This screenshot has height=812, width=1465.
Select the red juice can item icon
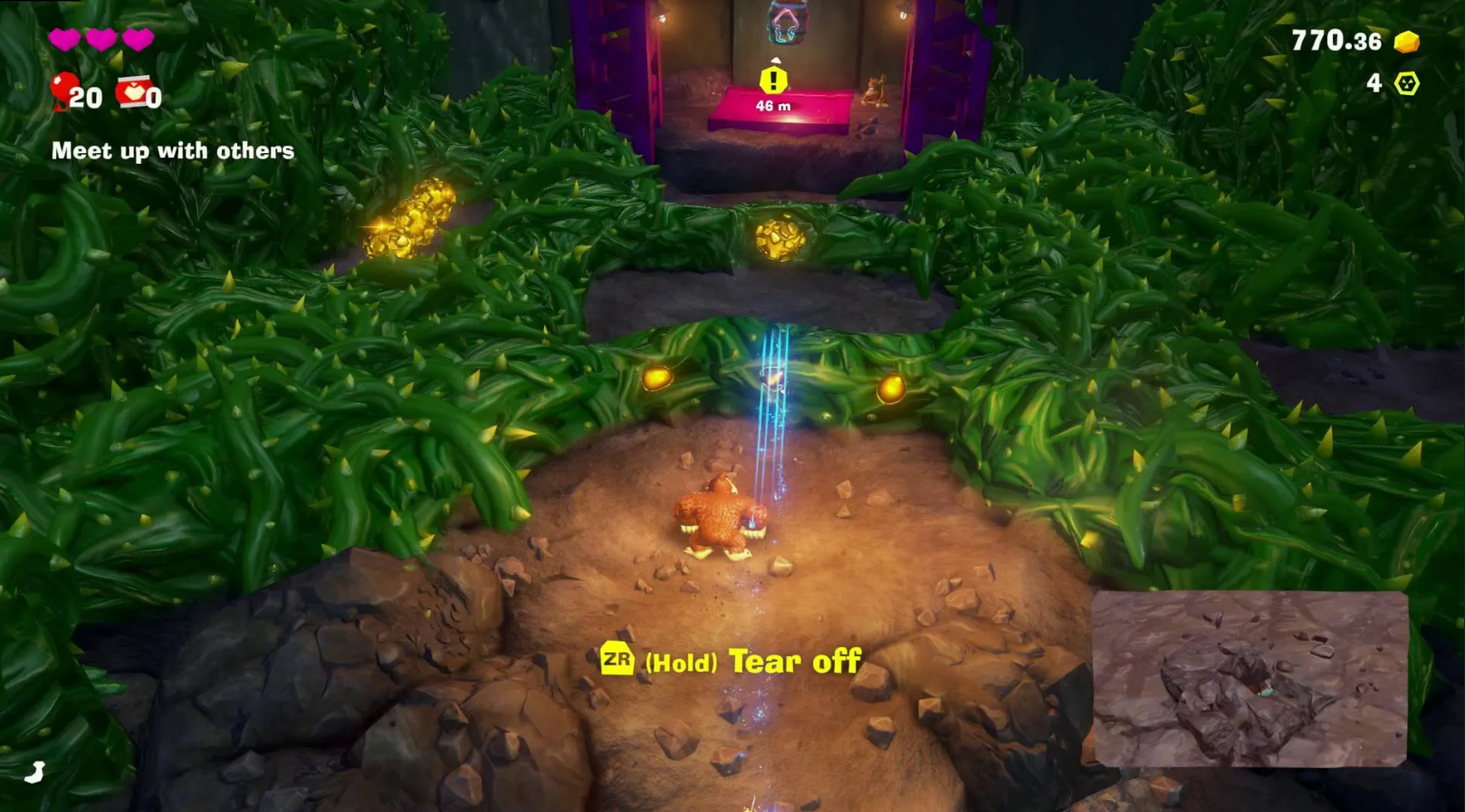pyautogui.click(x=134, y=91)
